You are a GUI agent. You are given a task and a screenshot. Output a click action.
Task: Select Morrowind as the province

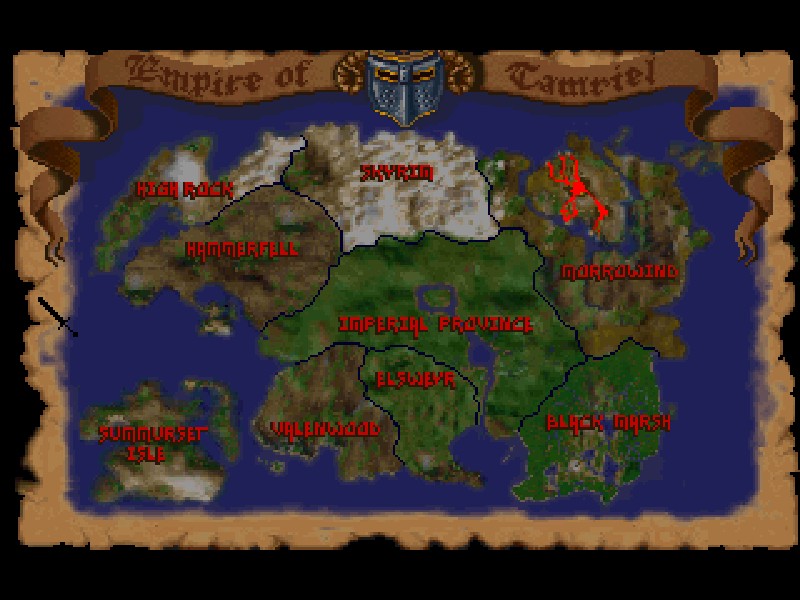tap(619, 272)
